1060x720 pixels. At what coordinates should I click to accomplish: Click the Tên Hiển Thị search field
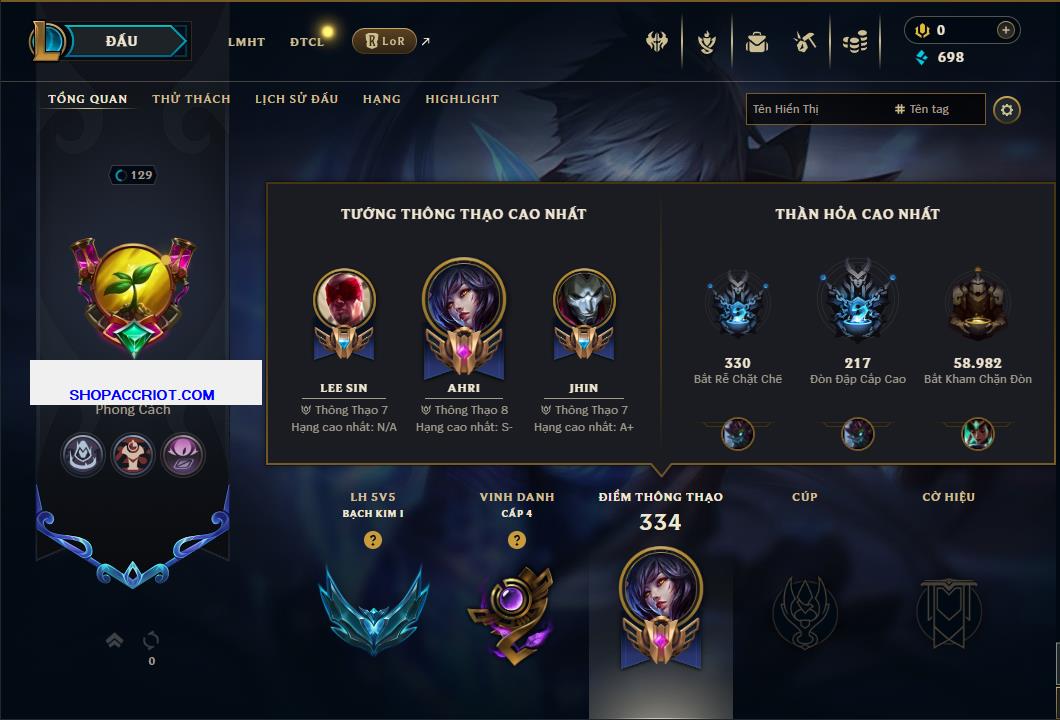[815, 109]
